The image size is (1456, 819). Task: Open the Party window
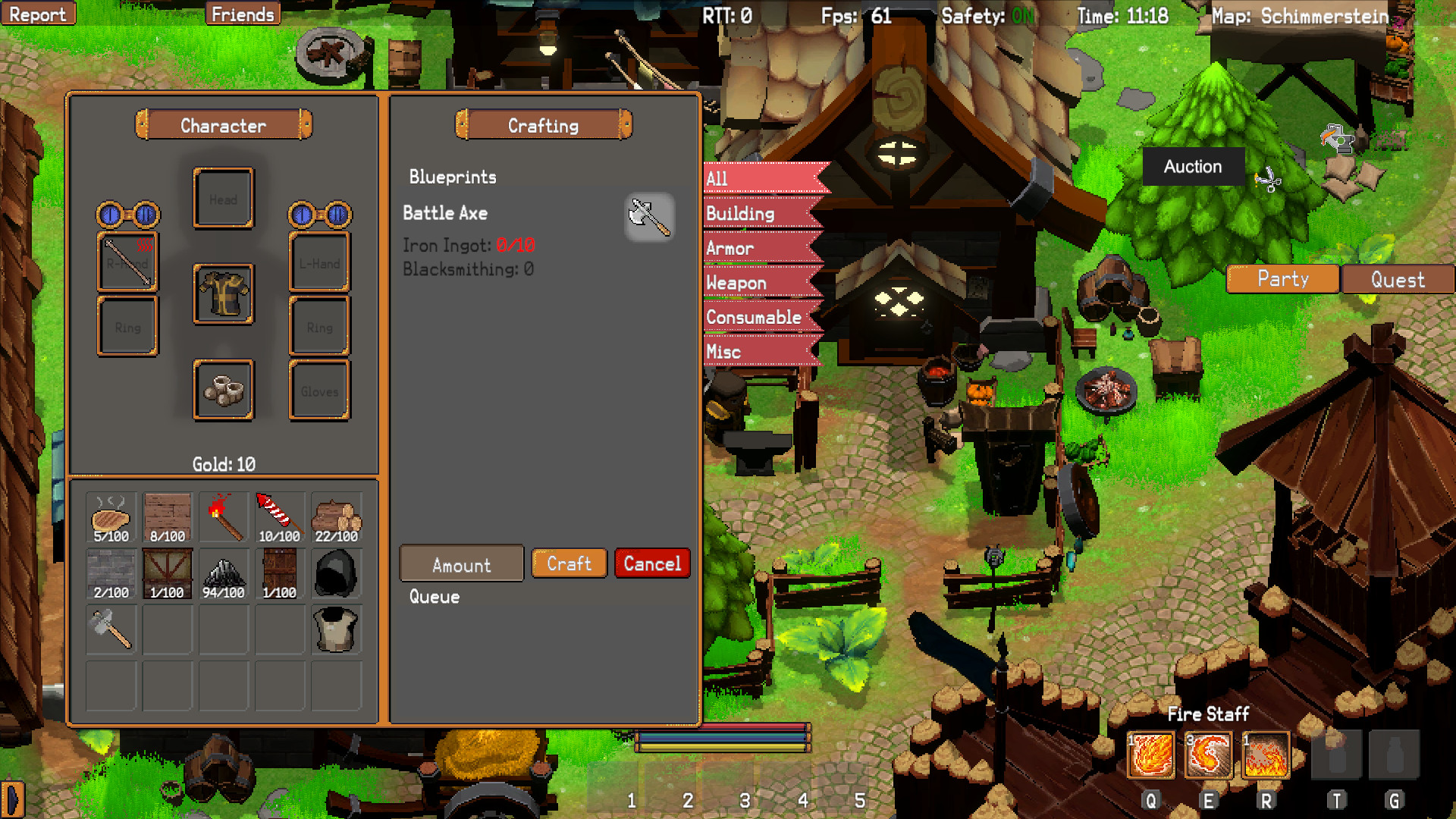pyautogui.click(x=1282, y=279)
